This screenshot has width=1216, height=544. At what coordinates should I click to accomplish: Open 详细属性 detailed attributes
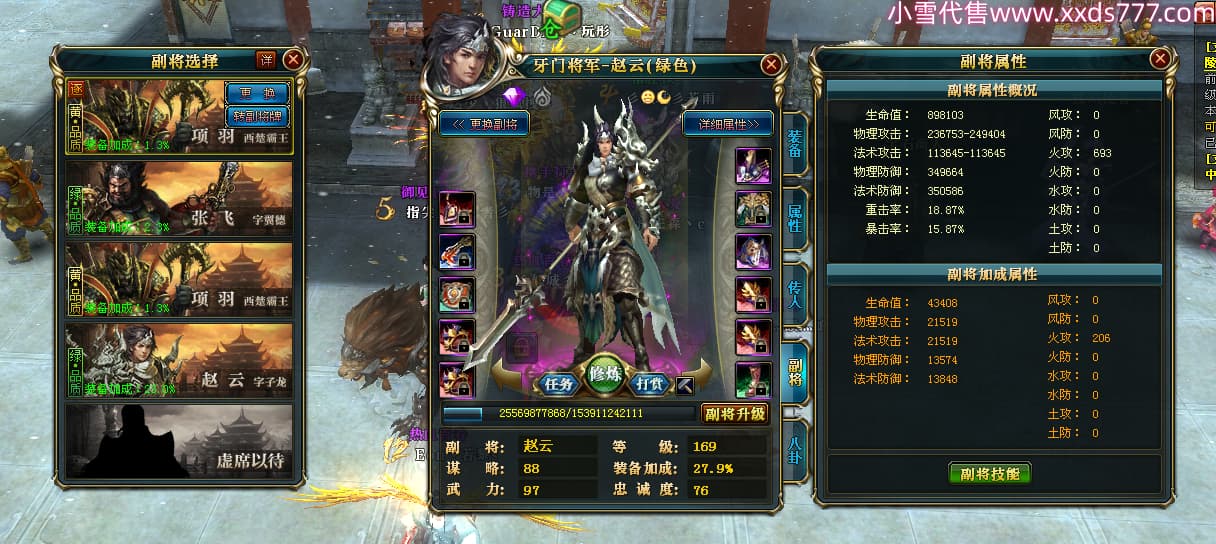(728, 125)
